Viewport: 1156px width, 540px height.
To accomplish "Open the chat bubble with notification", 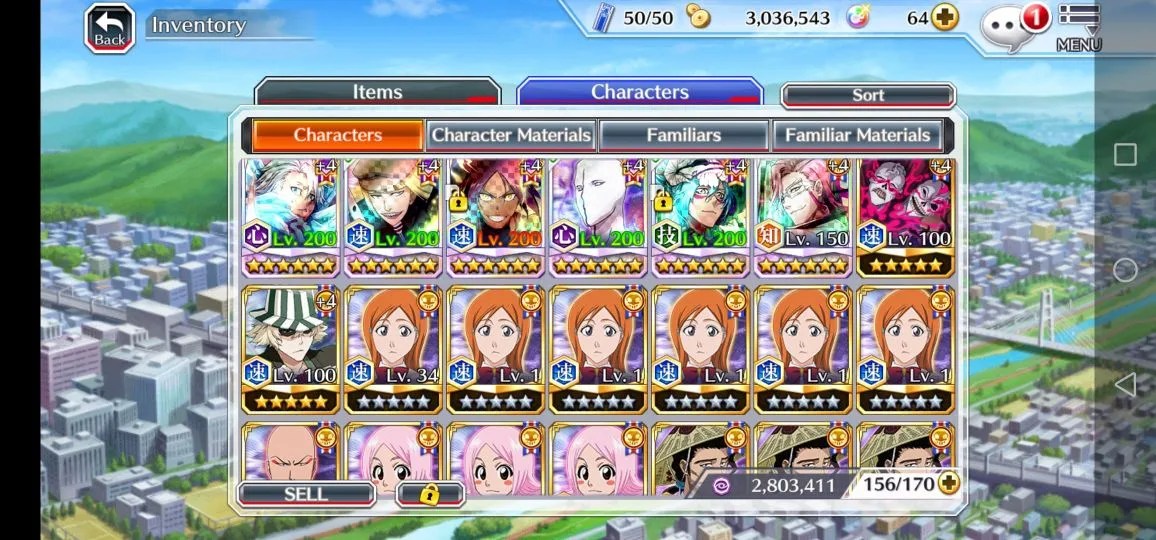I will (1010, 27).
